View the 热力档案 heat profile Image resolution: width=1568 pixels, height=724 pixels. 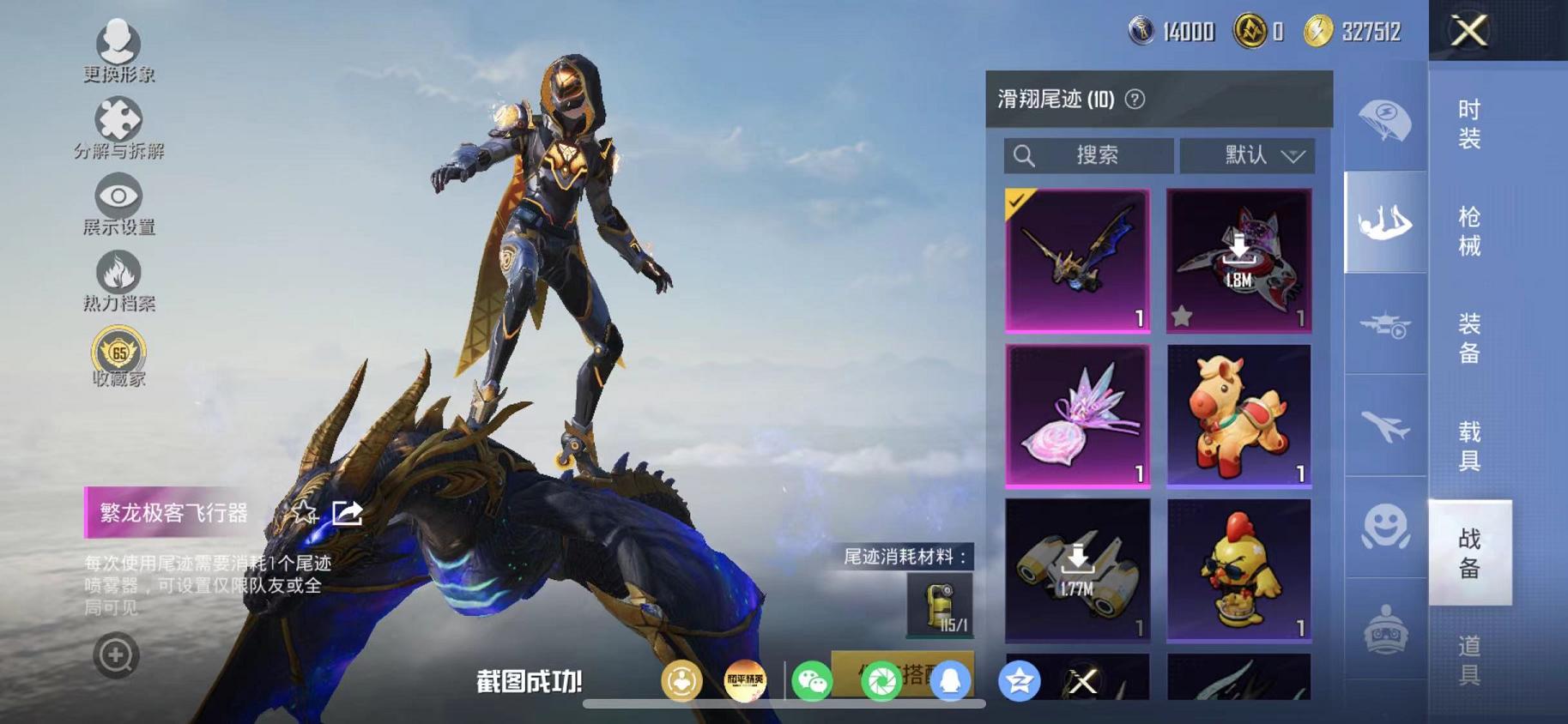click(x=118, y=273)
